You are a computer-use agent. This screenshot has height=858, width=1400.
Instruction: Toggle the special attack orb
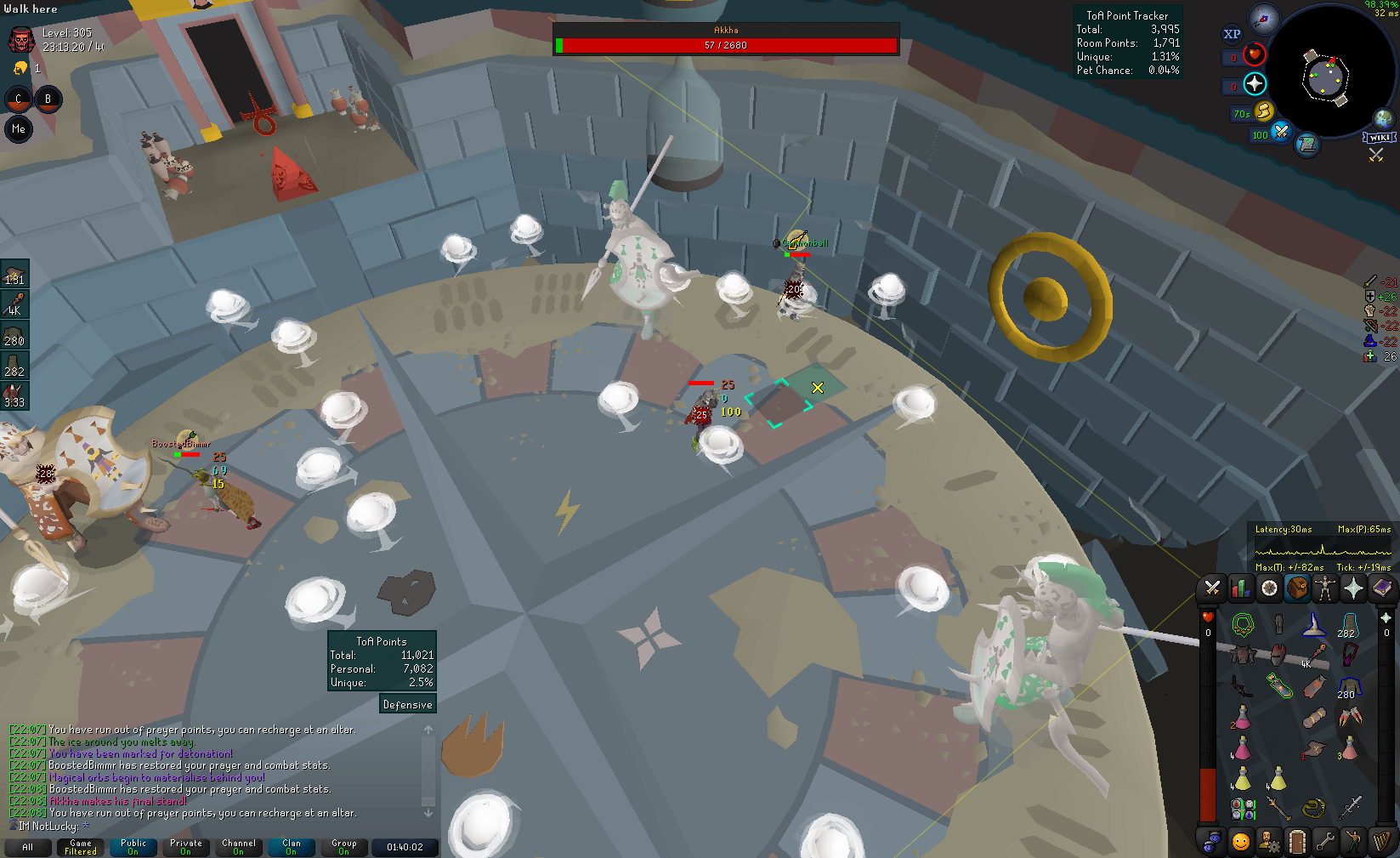(1280, 132)
